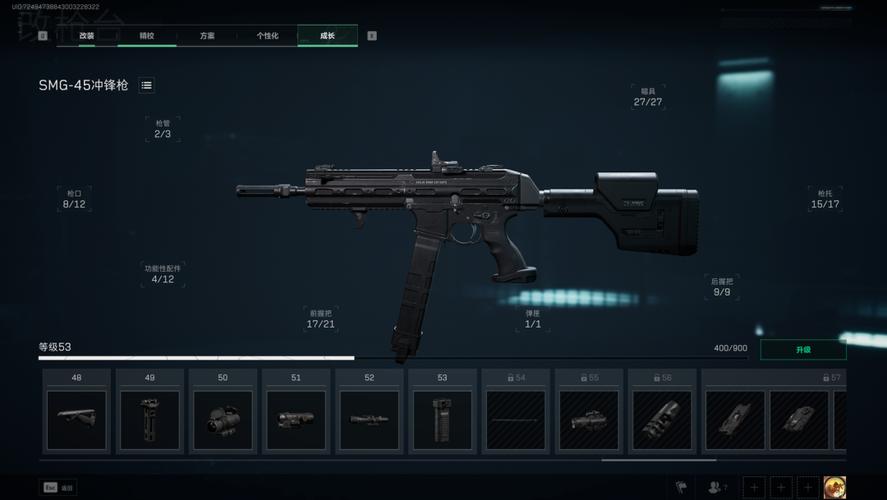Select the 成长 tab
Image resolution: width=887 pixels, height=500 pixels.
coord(327,36)
